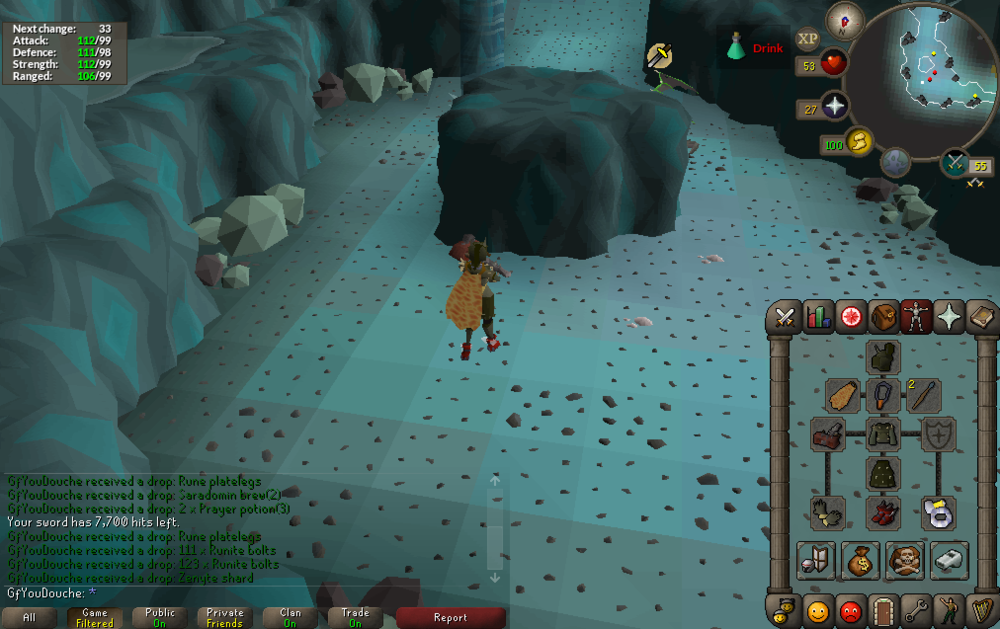Open the Settings wrench tab
The width and height of the screenshot is (1000, 629).
coord(916,609)
